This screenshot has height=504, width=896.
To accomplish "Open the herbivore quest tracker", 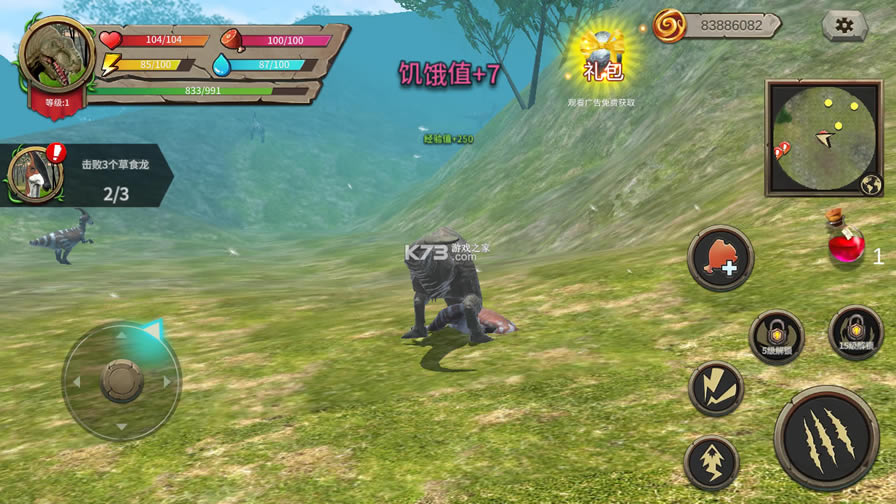I will pyautogui.click(x=88, y=176).
